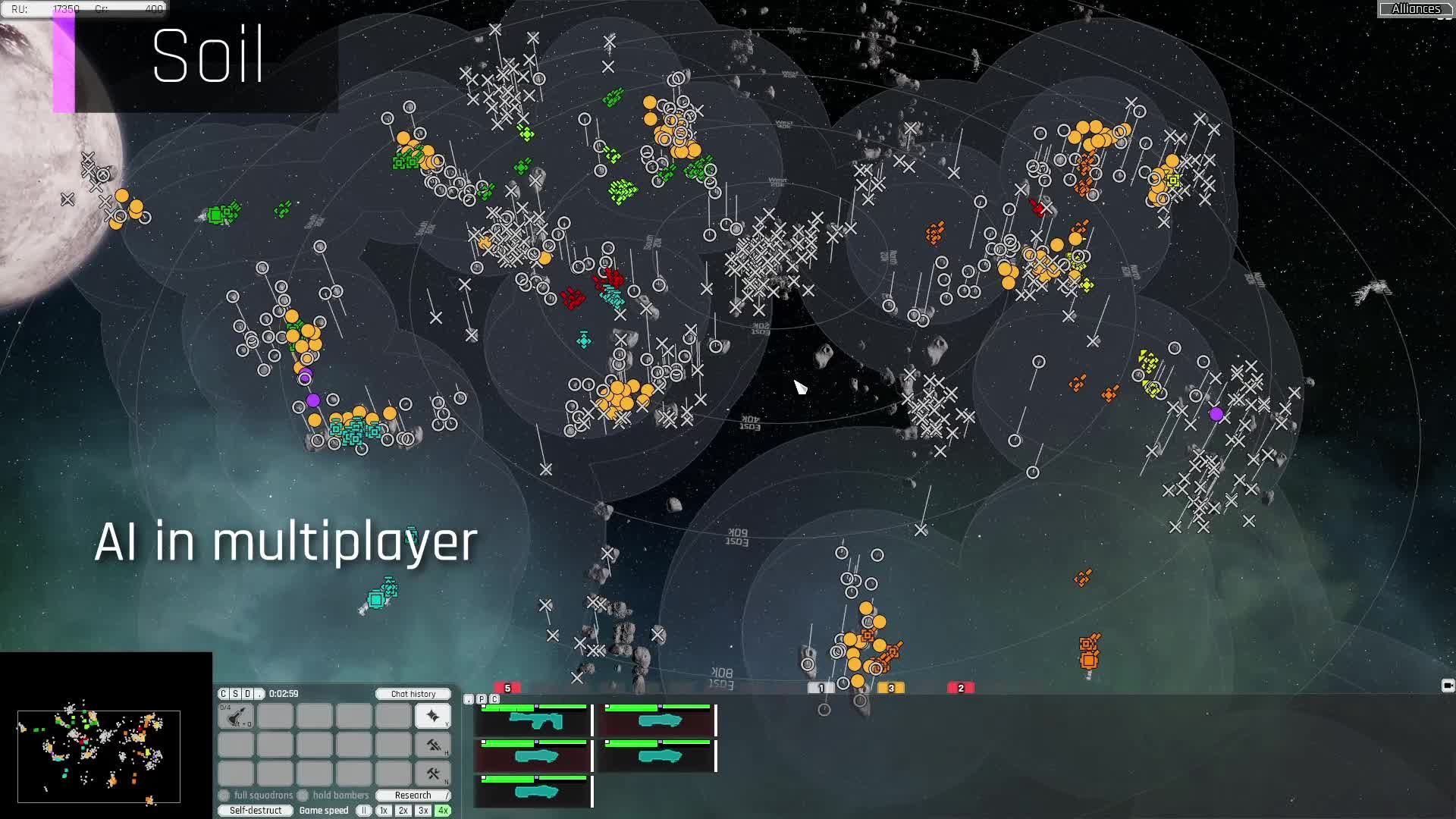Set game speed to 2x
1456x819 pixels.
[x=403, y=811]
